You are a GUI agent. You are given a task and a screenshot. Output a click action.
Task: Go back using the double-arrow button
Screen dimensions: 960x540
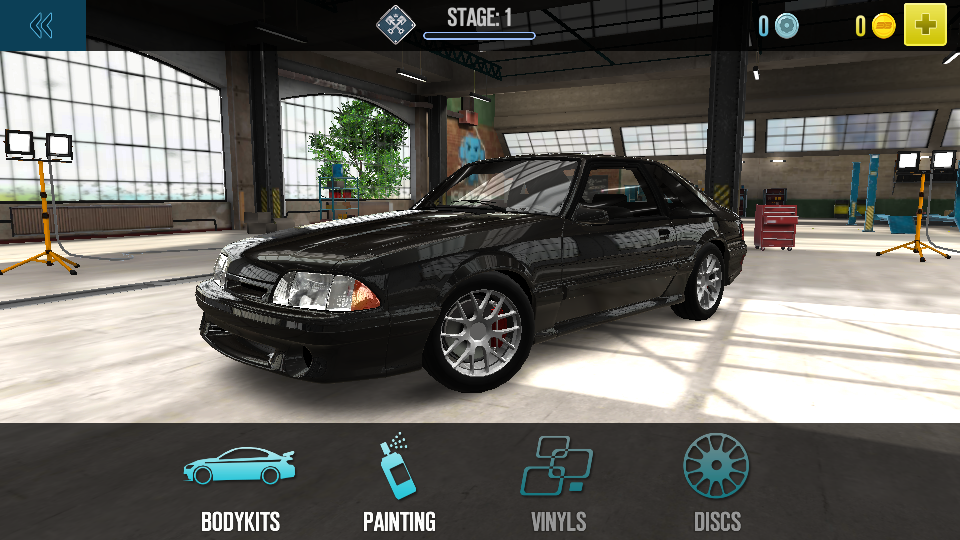[x=42, y=25]
